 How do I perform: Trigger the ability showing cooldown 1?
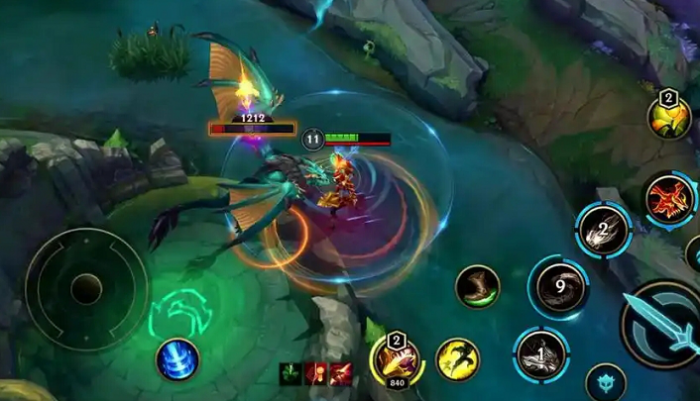[542, 355]
